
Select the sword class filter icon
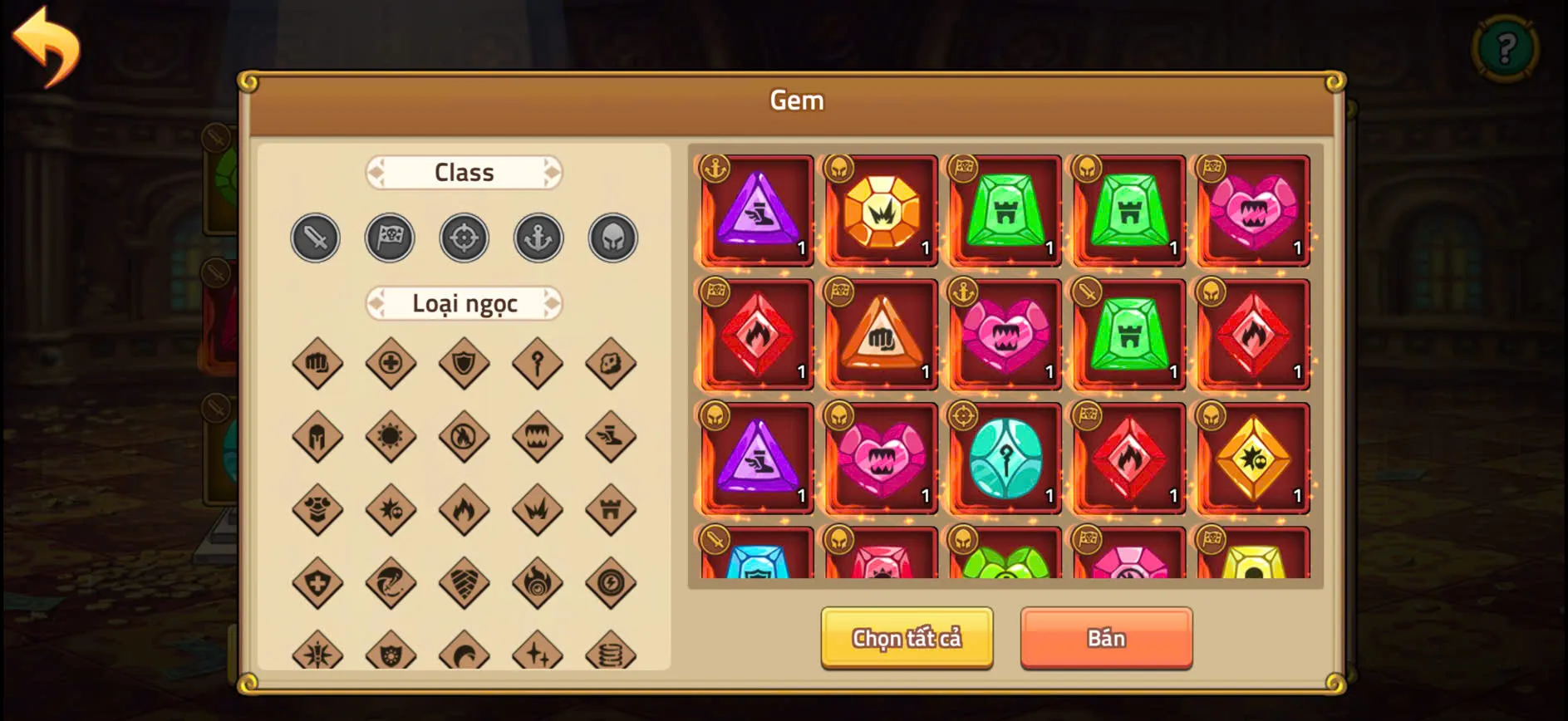point(316,238)
